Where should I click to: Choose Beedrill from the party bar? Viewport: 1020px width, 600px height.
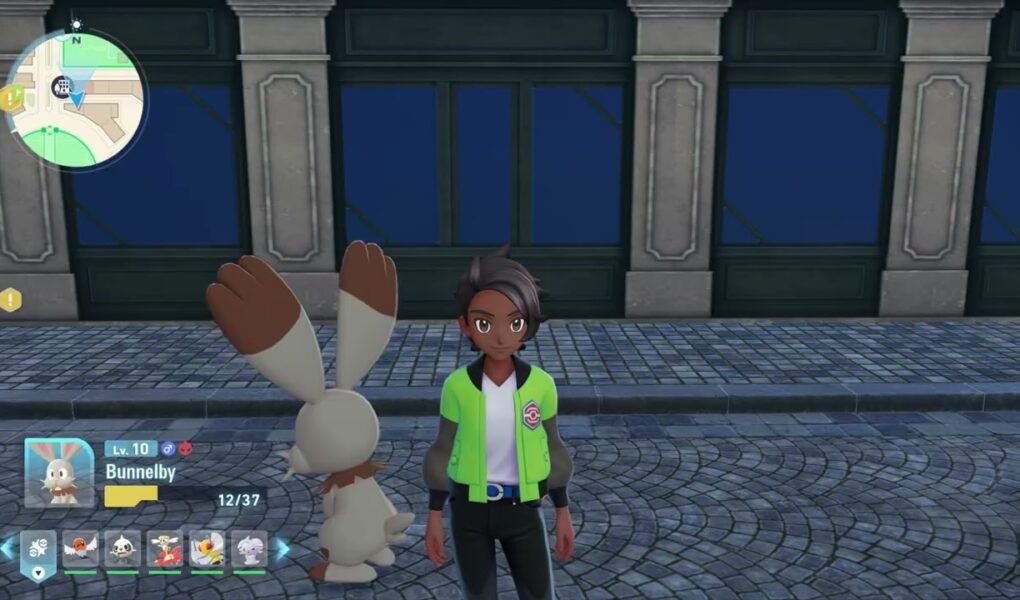(207, 549)
